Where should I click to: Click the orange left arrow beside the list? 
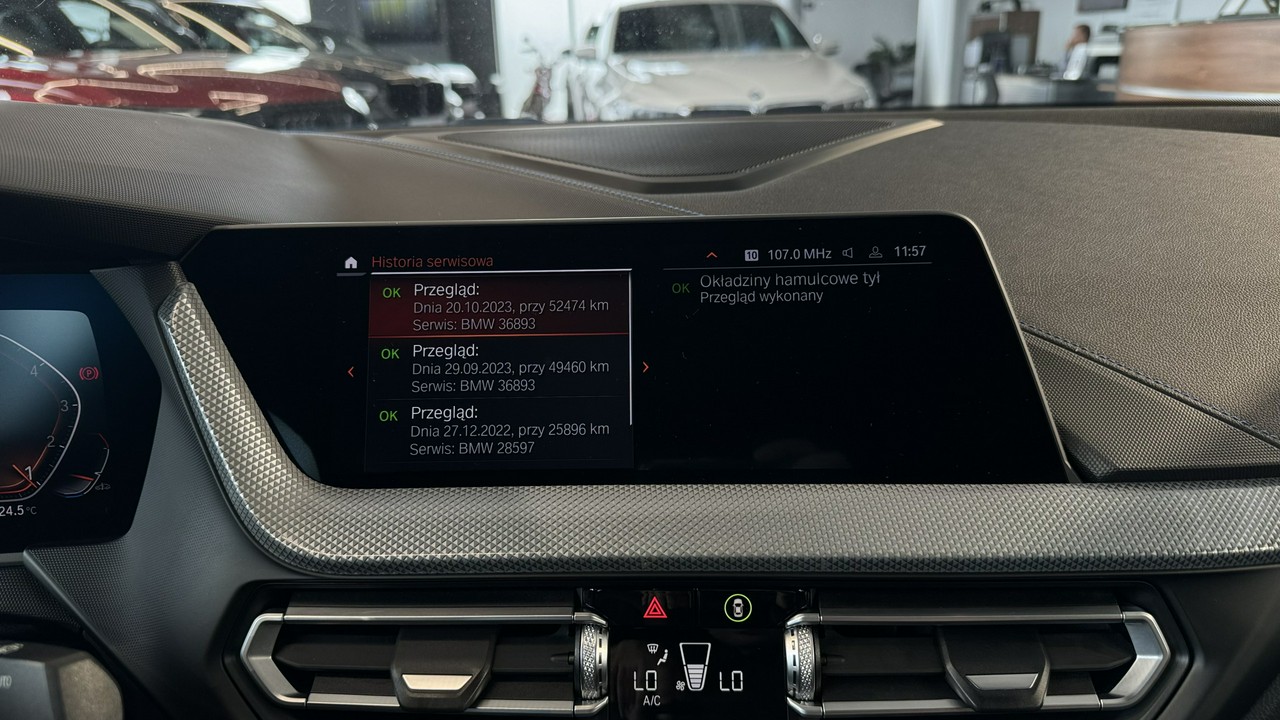(x=350, y=371)
